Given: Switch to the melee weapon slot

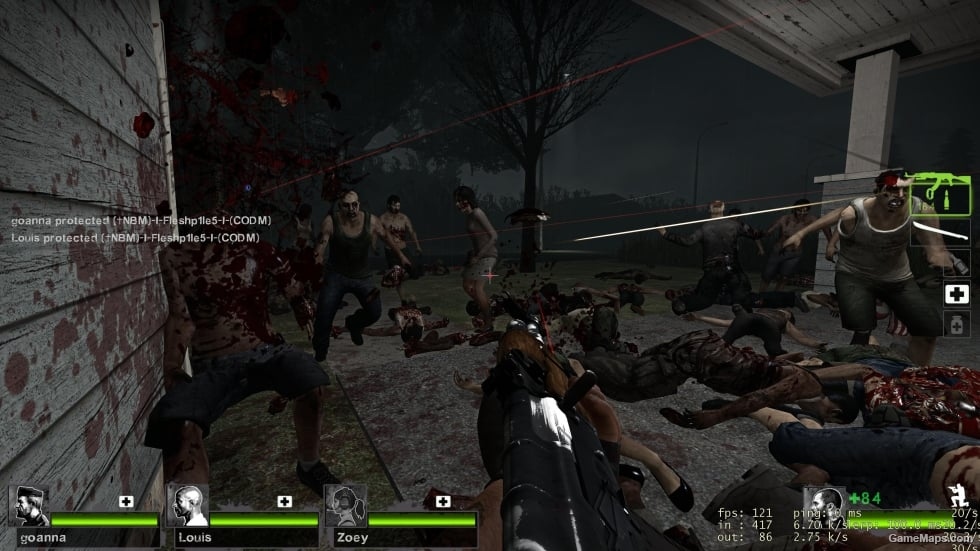Looking at the screenshot, I should click(x=944, y=232).
